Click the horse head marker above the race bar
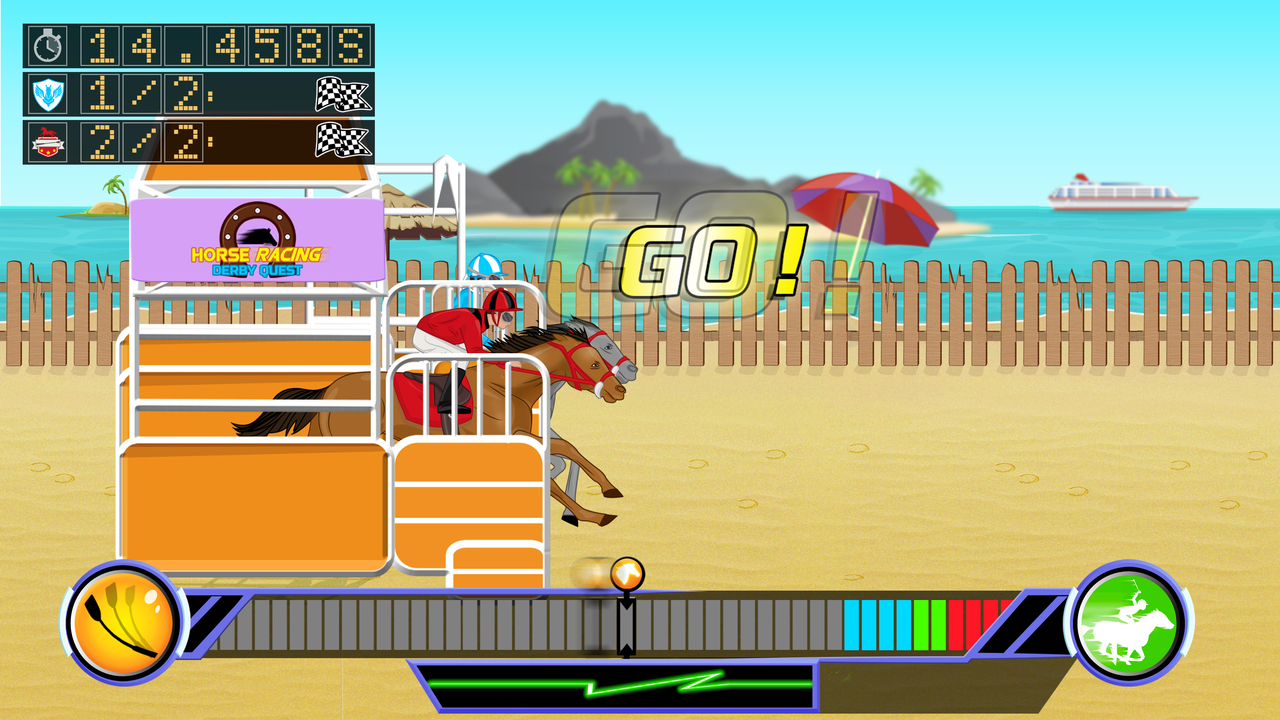The height and width of the screenshot is (720, 1280). tap(626, 572)
